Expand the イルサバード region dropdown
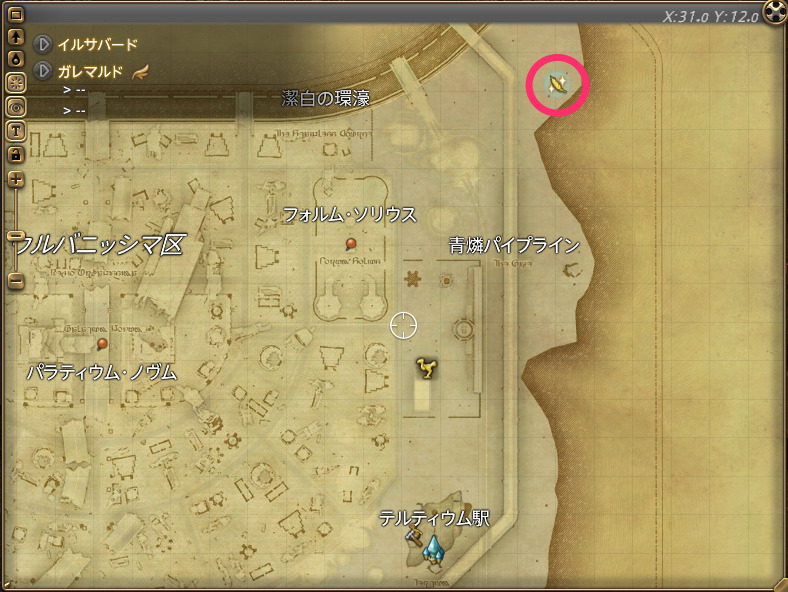This screenshot has height=592, width=788. [43, 44]
